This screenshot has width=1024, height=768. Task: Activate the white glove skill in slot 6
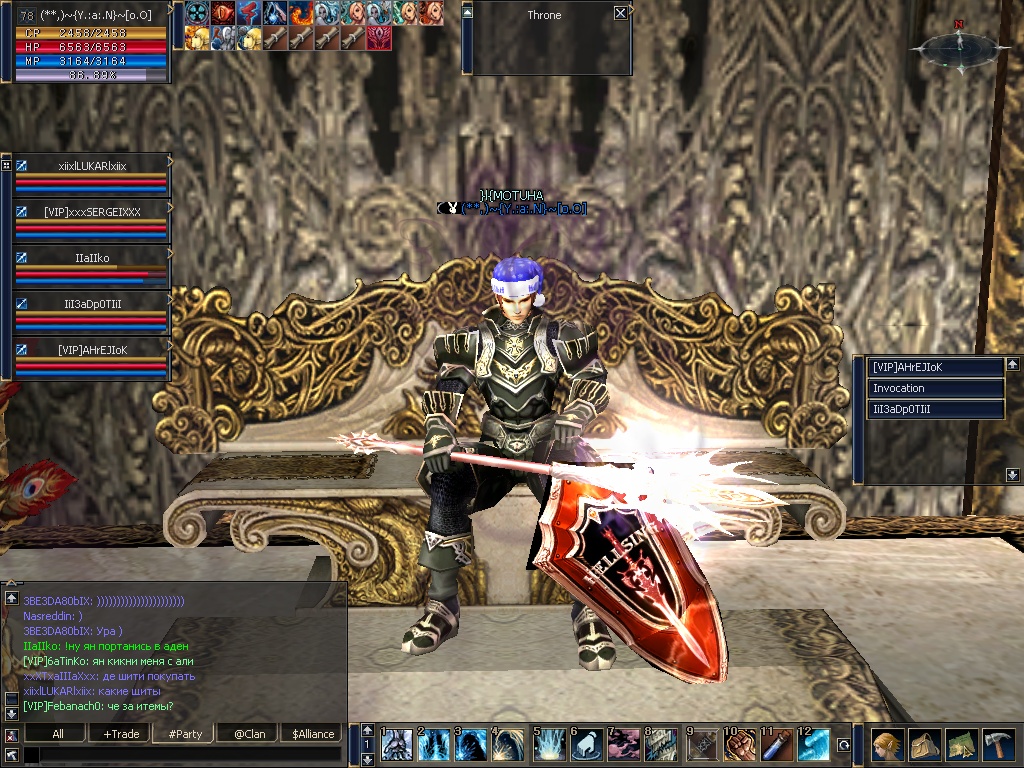[587, 746]
